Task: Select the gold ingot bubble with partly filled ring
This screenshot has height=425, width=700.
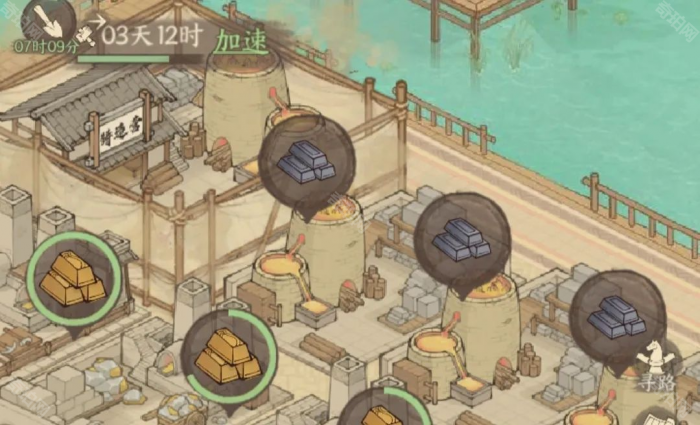Action: click(x=229, y=356)
